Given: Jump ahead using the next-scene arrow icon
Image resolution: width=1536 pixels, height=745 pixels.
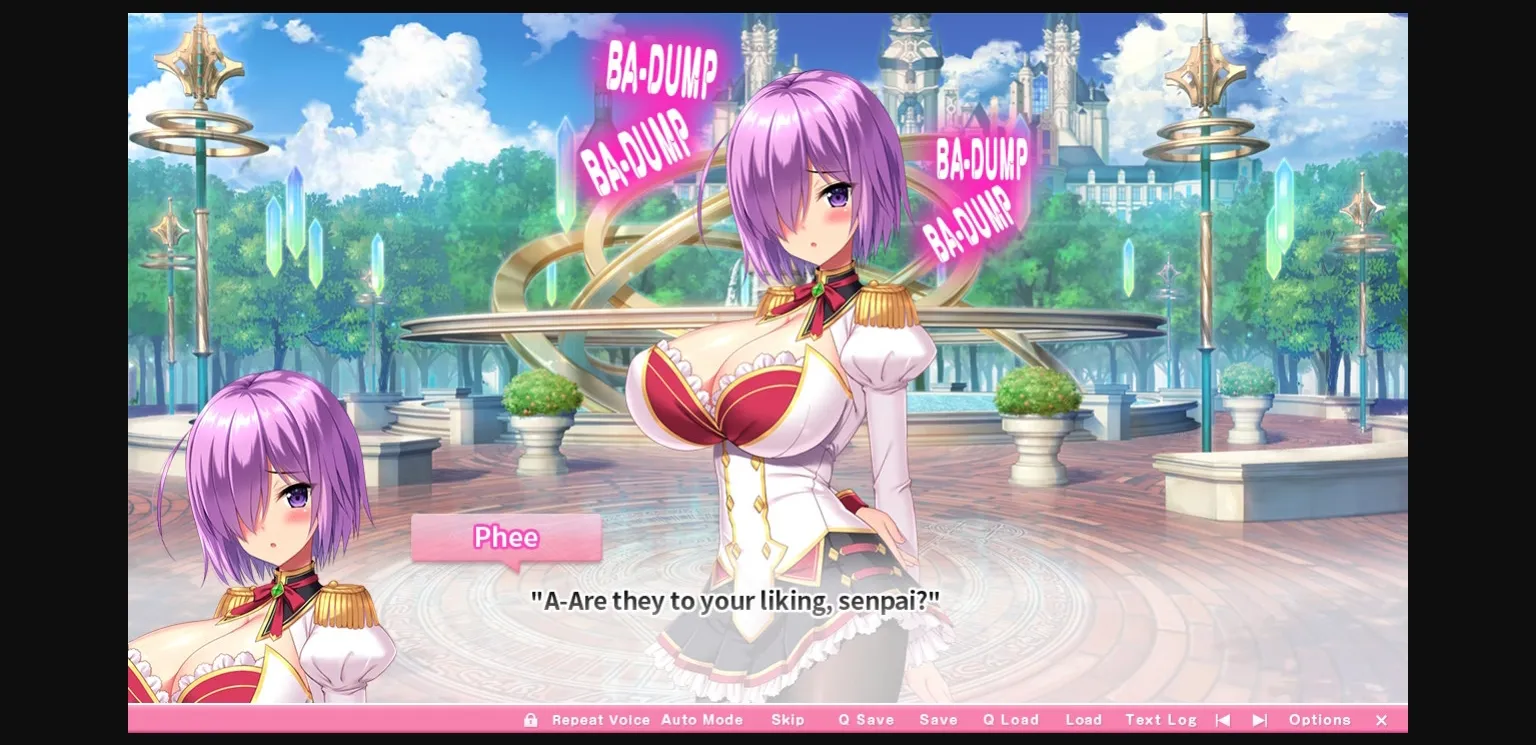Looking at the screenshot, I should point(1258,720).
